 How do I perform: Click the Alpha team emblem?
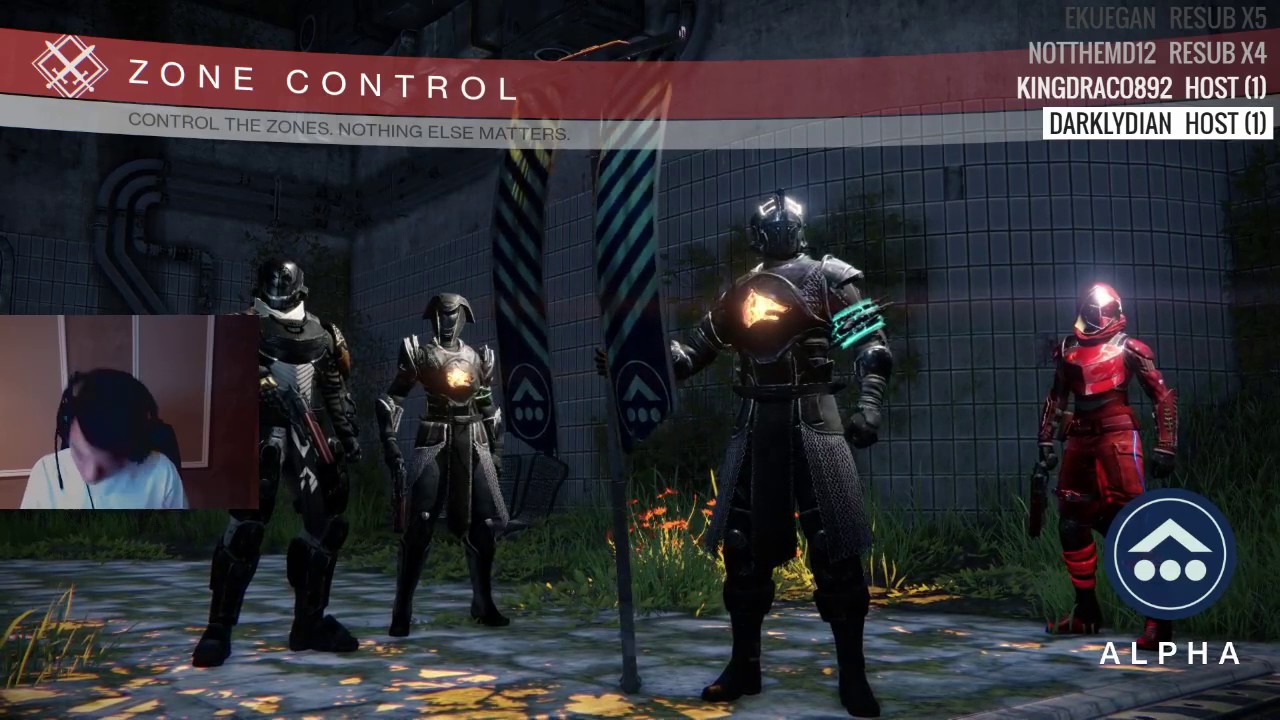coord(1169,554)
